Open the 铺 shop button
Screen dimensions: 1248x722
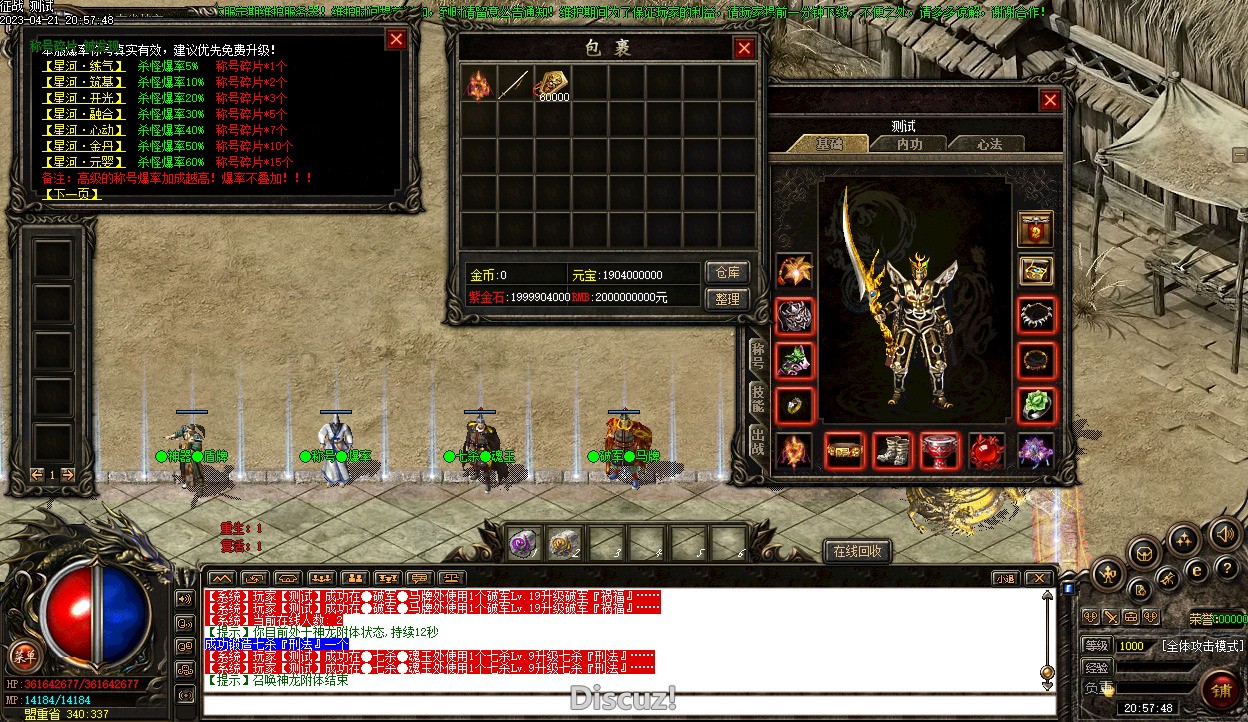pyautogui.click(x=1221, y=688)
